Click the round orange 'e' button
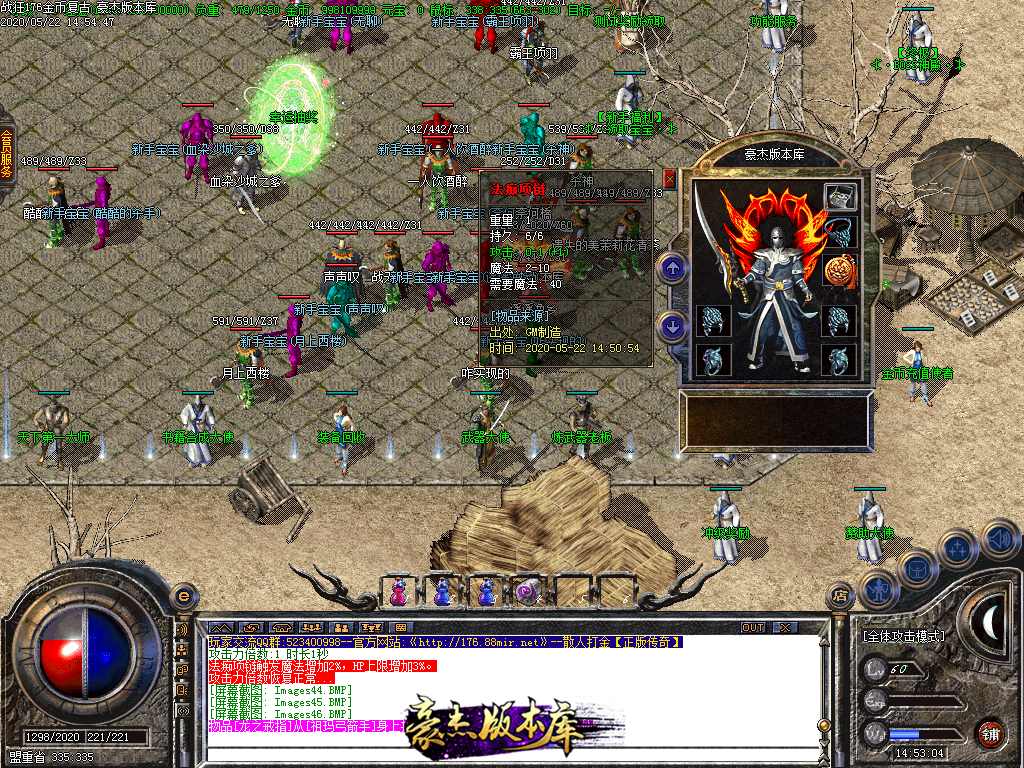 pyautogui.click(x=183, y=597)
